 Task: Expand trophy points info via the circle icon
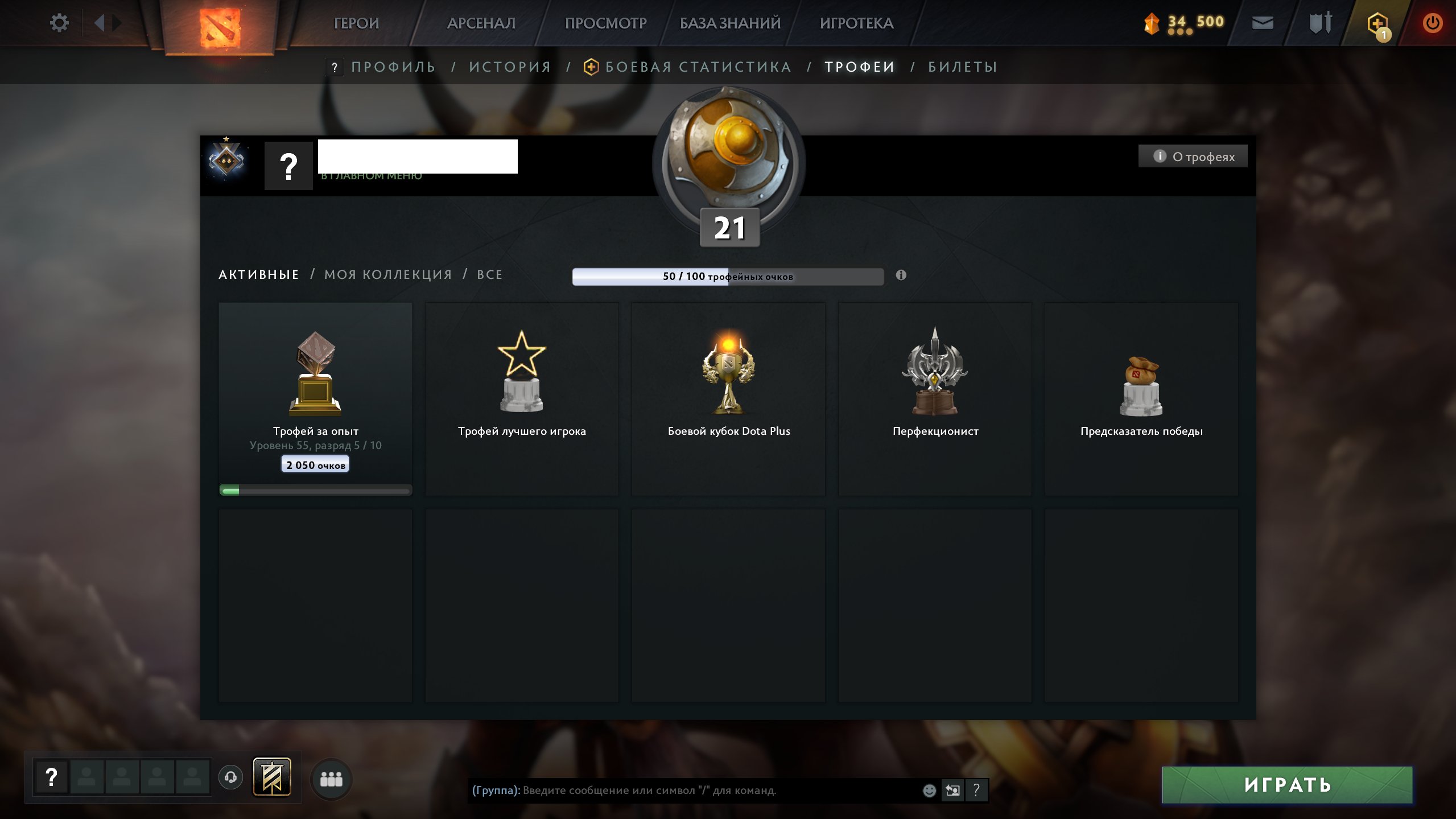click(x=901, y=274)
